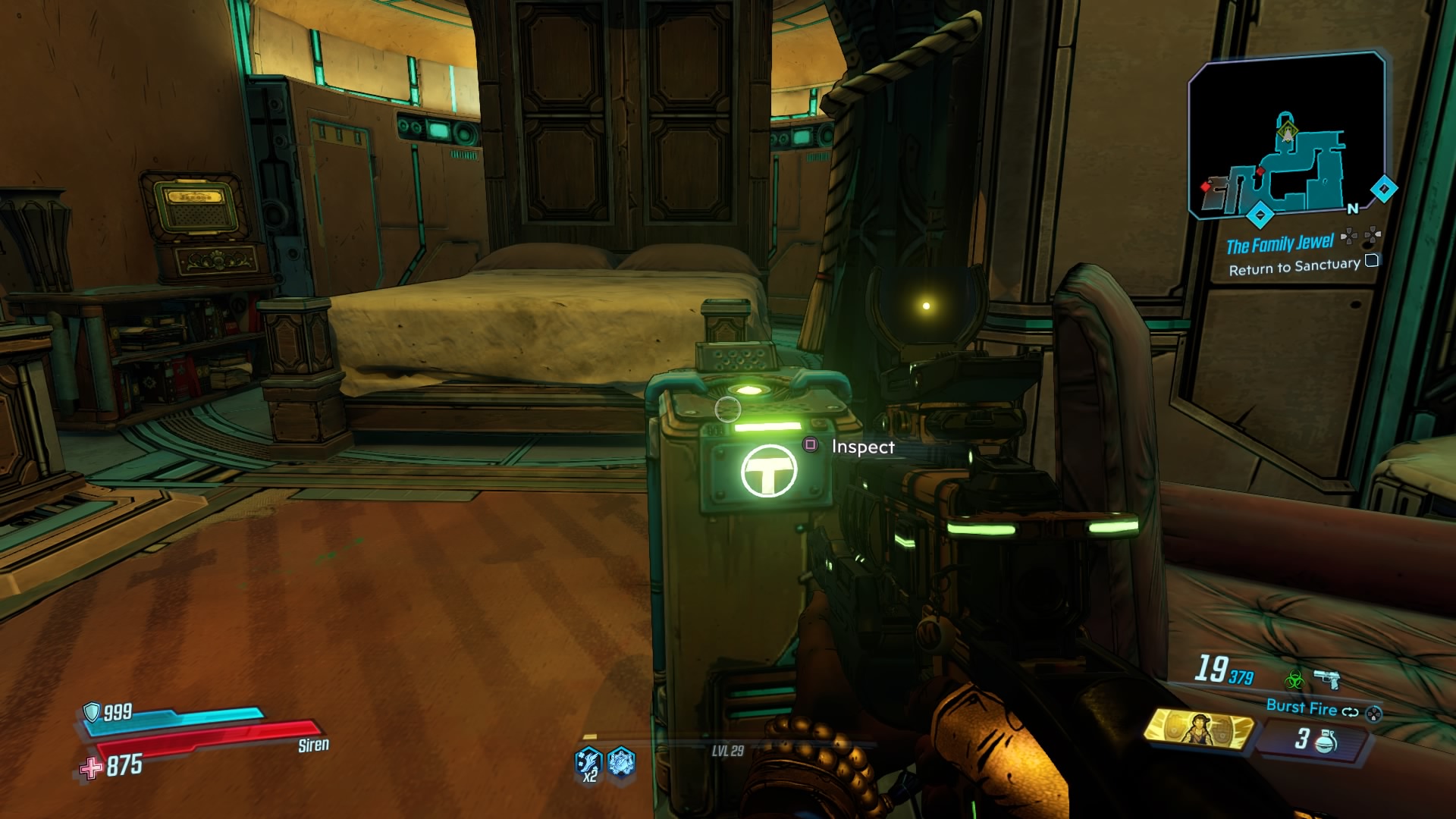The image size is (1456, 819).
Task: Click the x2 movement speed buff icon
Action: (x=588, y=761)
